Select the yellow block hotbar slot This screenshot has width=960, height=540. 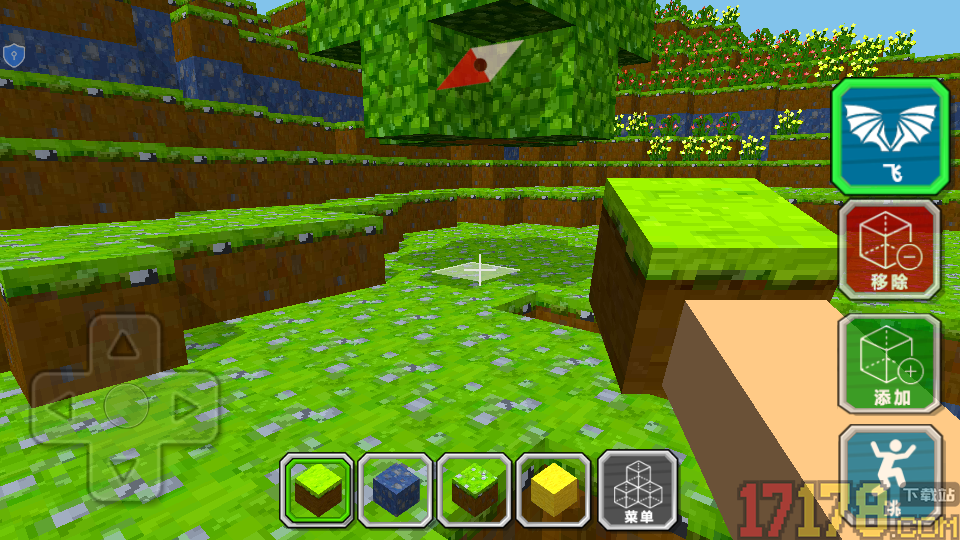[554, 490]
